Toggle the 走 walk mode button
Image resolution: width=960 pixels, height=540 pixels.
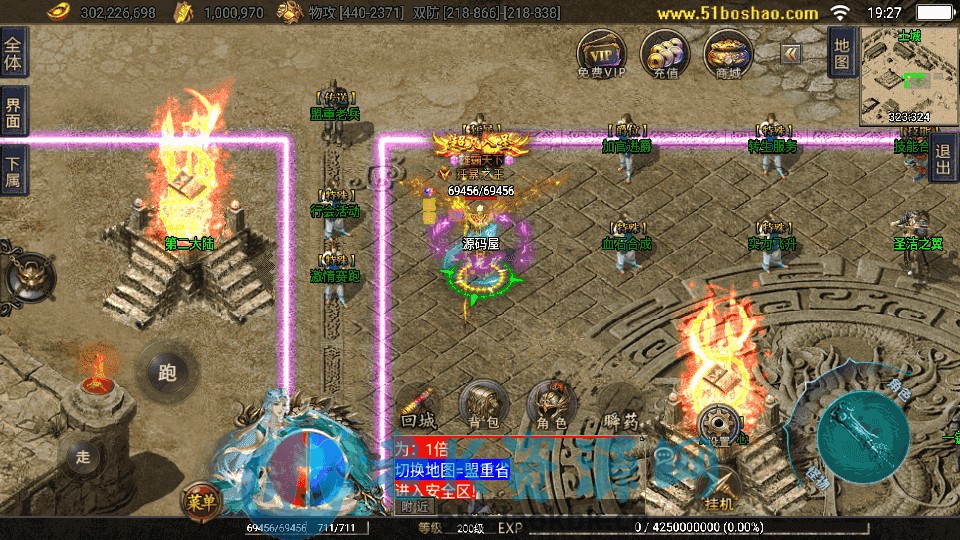point(83,458)
